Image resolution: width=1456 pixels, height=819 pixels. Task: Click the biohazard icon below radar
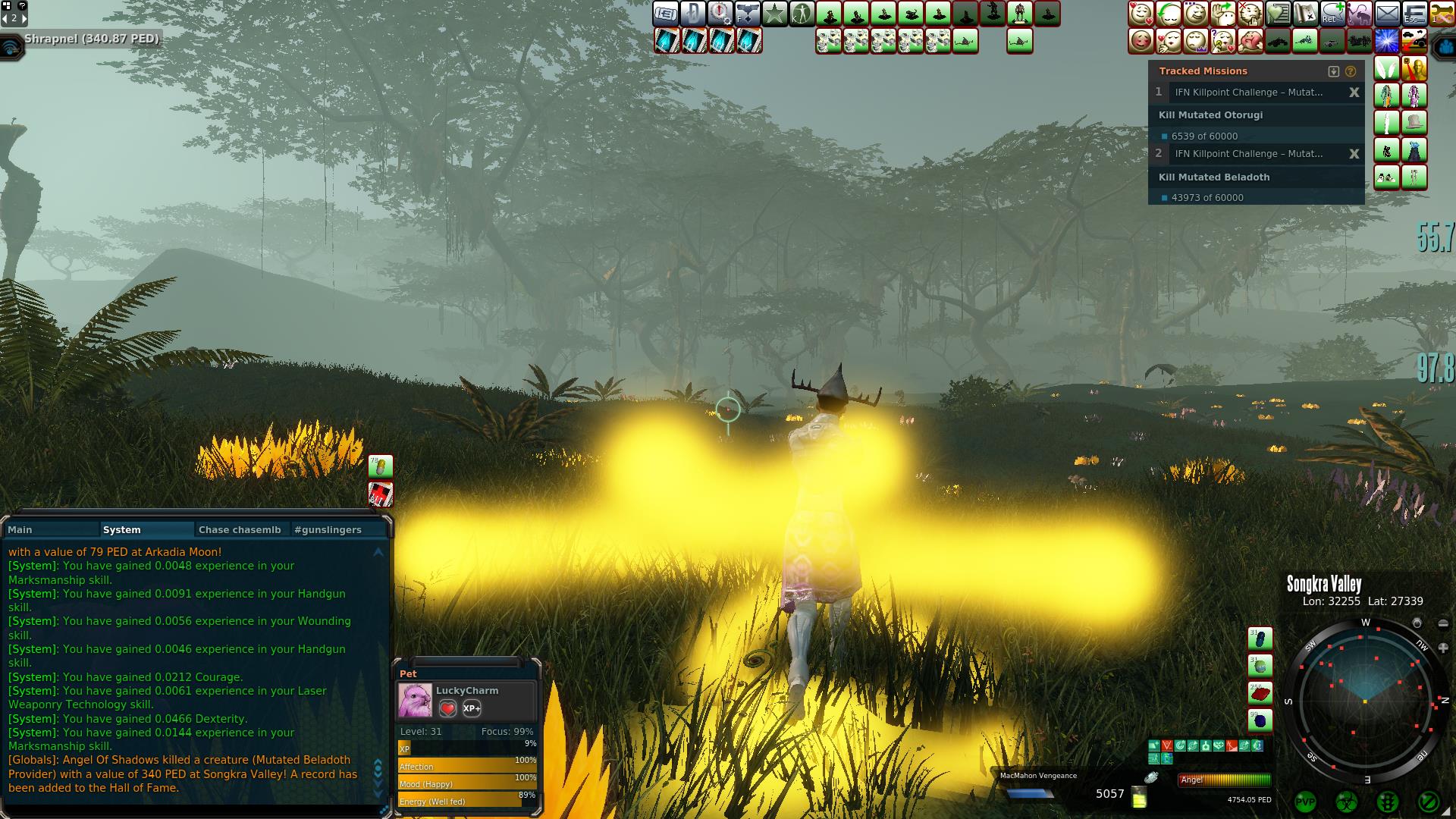pyautogui.click(x=1346, y=802)
